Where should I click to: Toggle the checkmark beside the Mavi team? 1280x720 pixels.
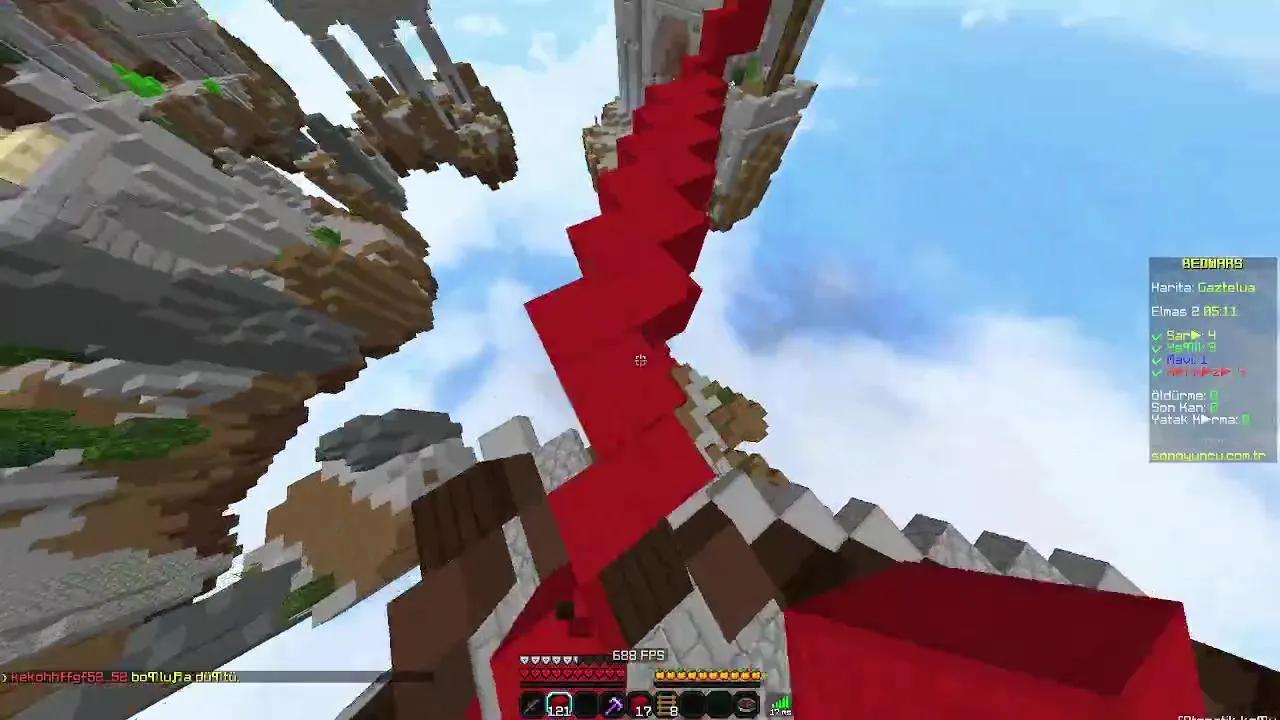click(1155, 358)
